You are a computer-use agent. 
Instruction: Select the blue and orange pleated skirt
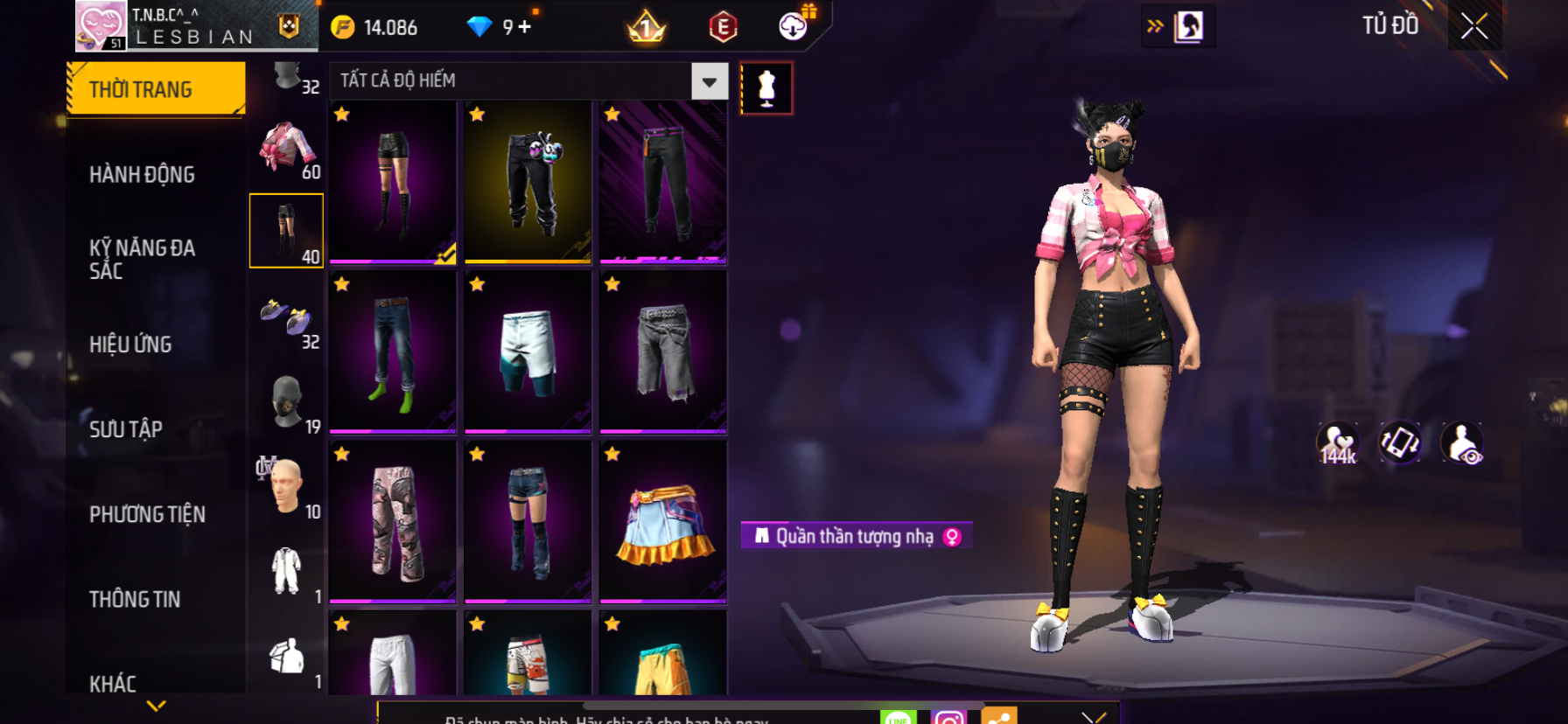(x=663, y=522)
